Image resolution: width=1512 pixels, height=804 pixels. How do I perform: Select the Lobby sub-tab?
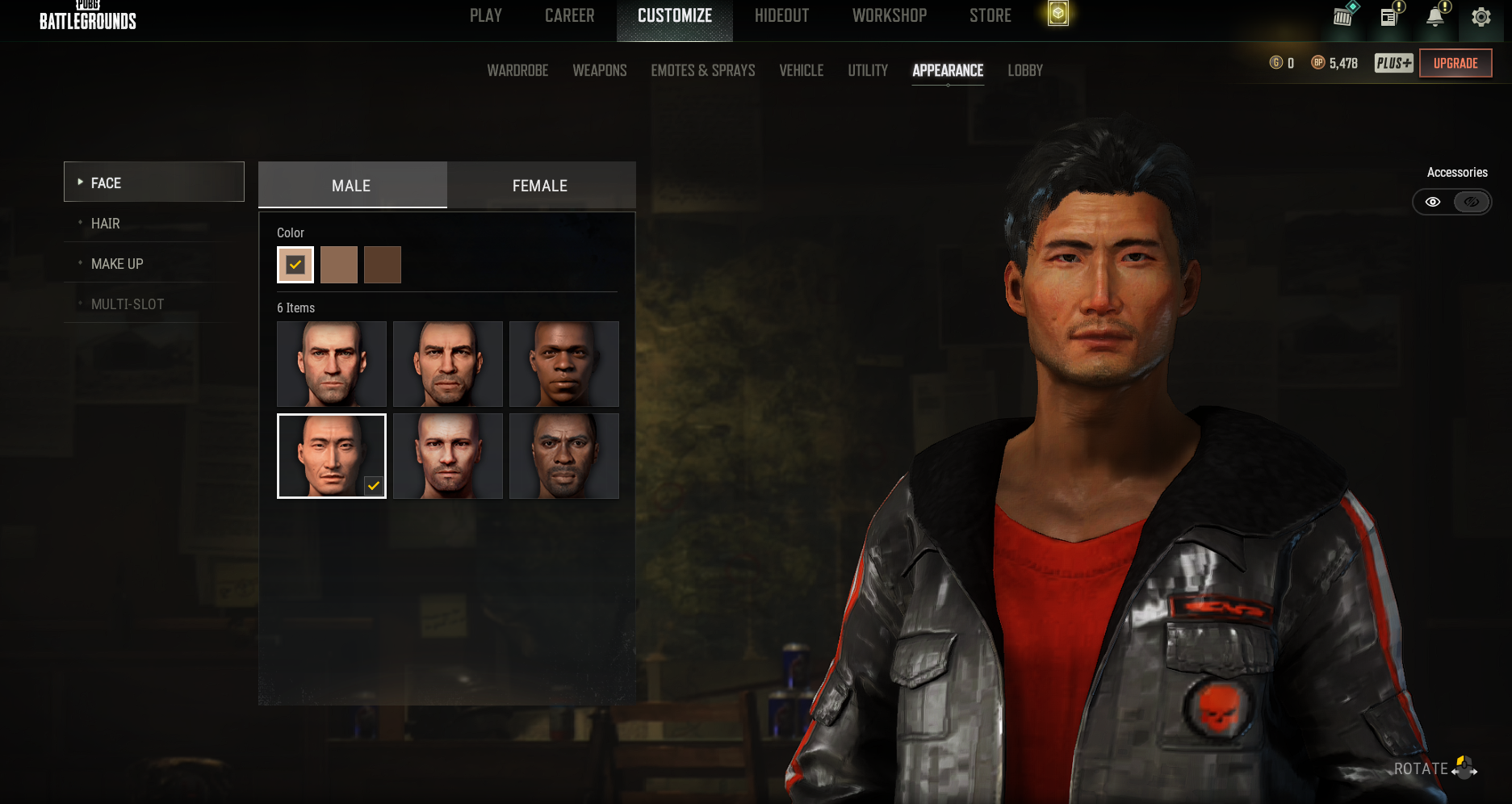(x=1024, y=71)
